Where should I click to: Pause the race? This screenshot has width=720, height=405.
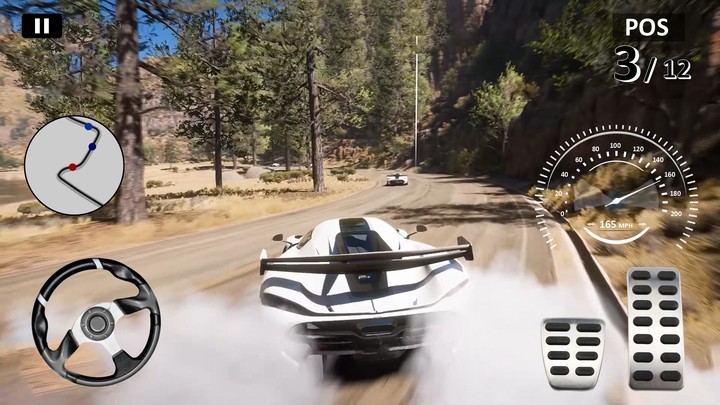coord(42,25)
